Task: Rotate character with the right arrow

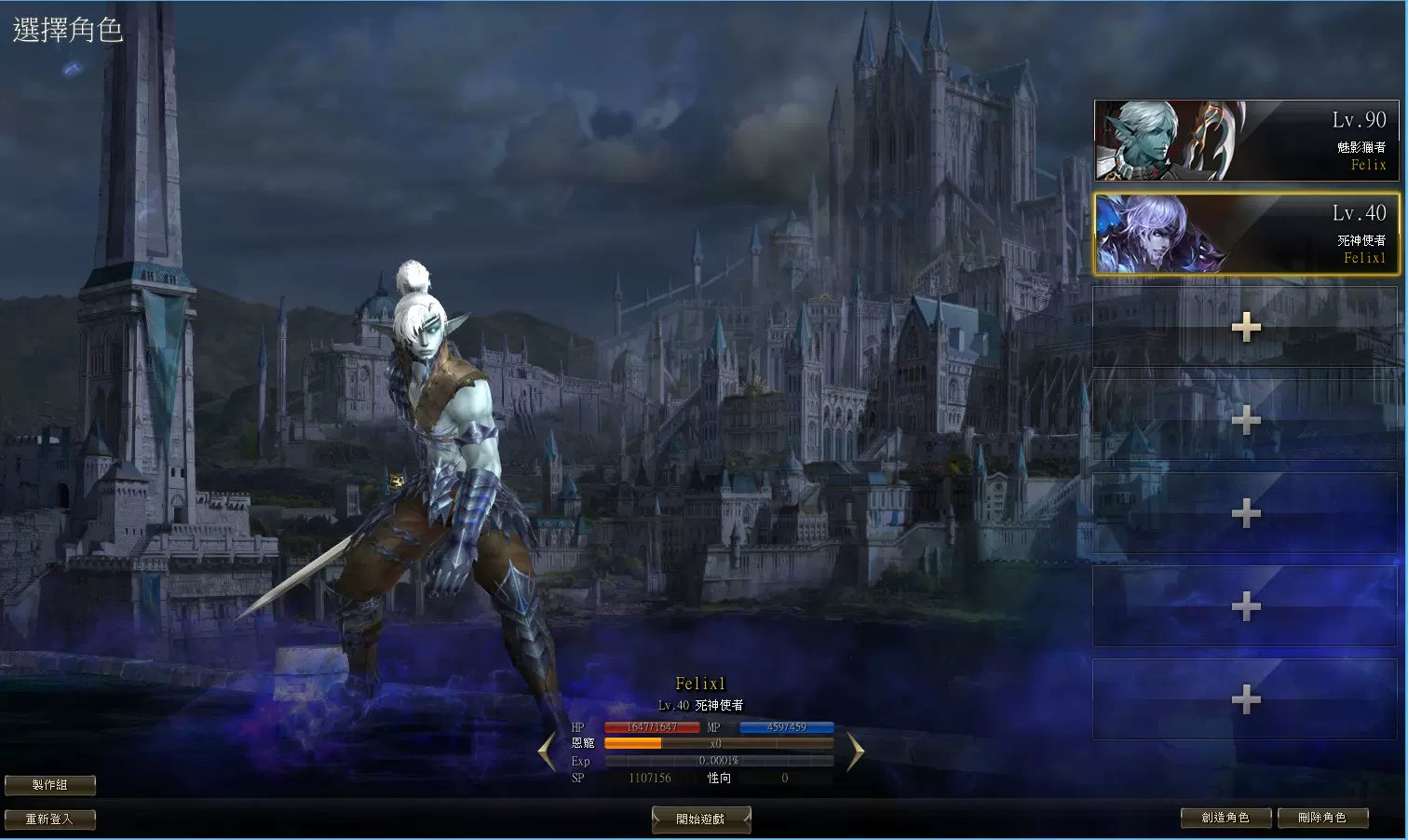Action: [x=855, y=752]
